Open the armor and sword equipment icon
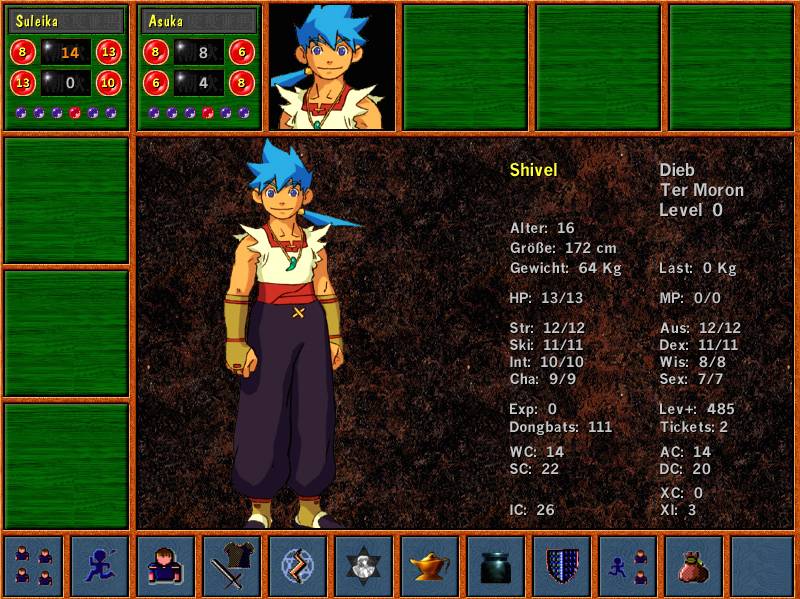This screenshot has width=800, height=599. [x=231, y=566]
